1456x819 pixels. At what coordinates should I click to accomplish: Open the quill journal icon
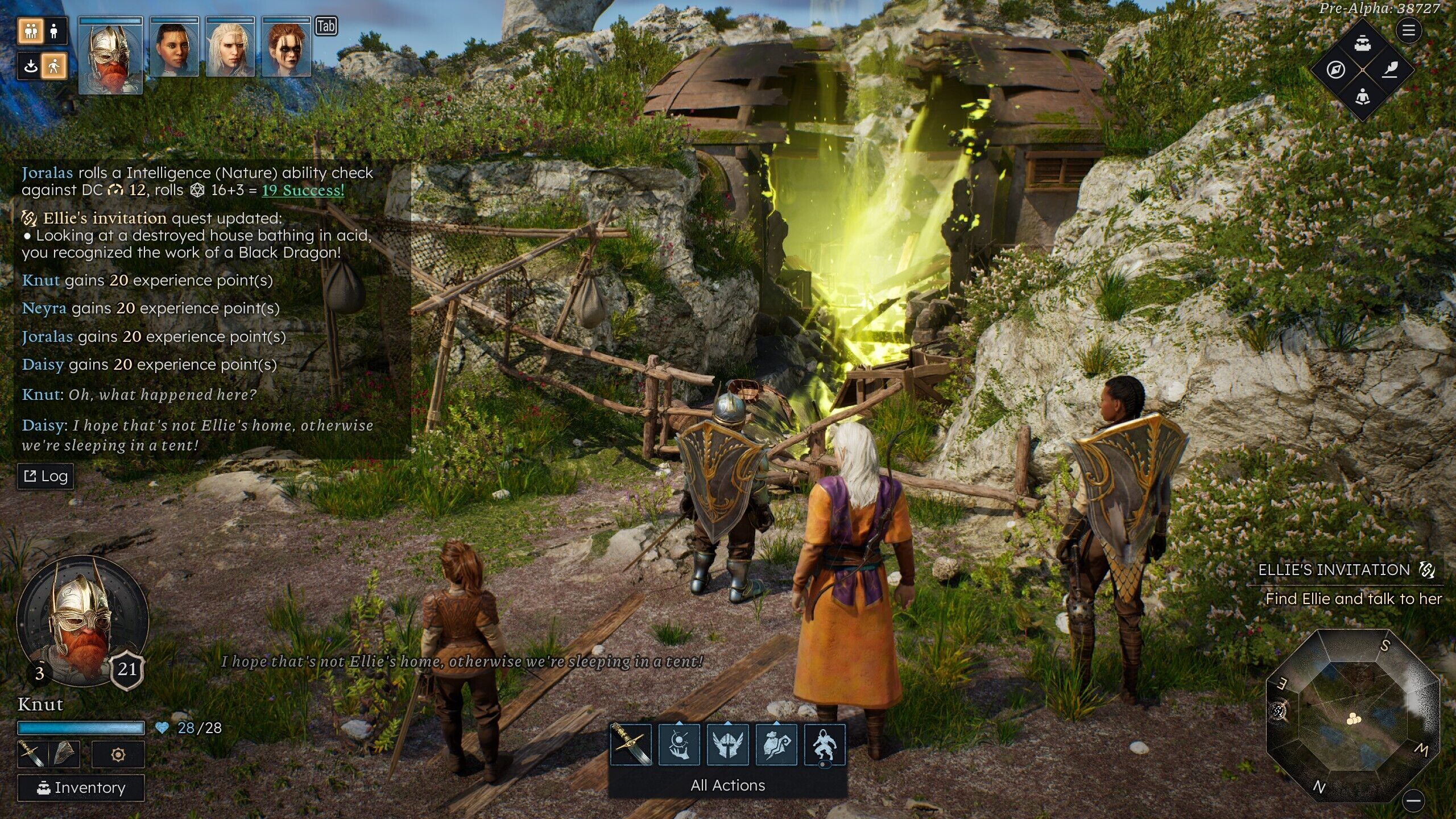tap(1389, 70)
